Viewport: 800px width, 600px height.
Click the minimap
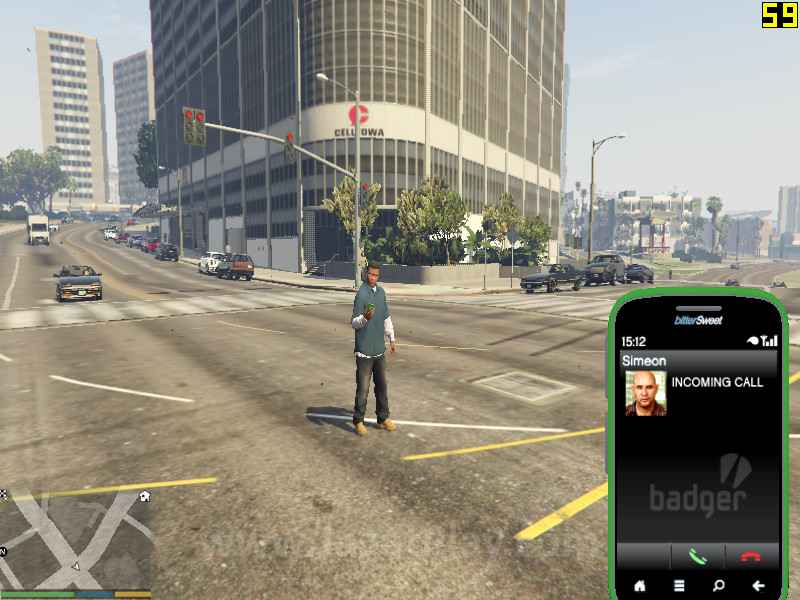(76, 540)
